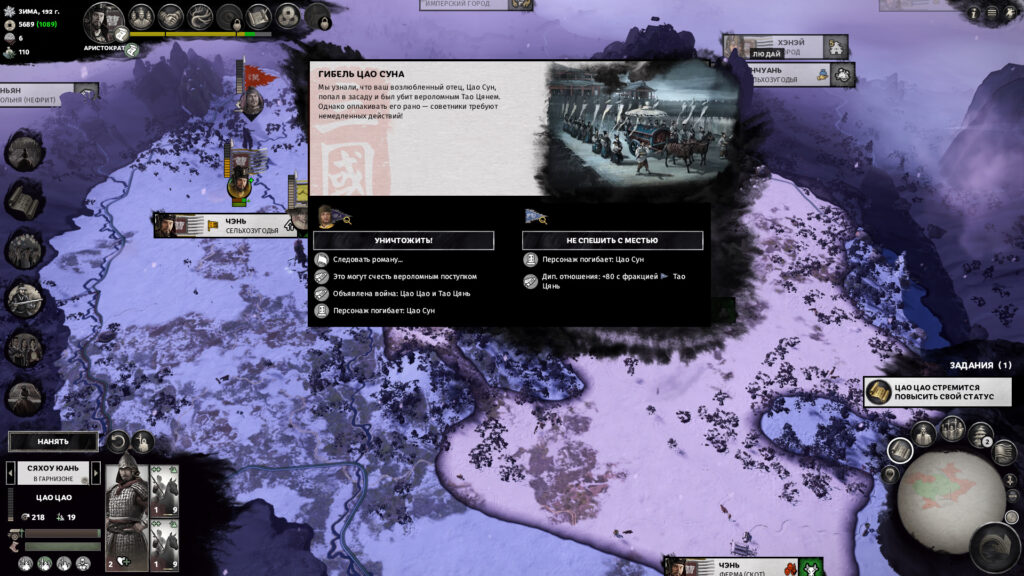This screenshot has width=1024, height=576.
Task: Click the «Нанять» recruit button
Action: (x=53, y=441)
